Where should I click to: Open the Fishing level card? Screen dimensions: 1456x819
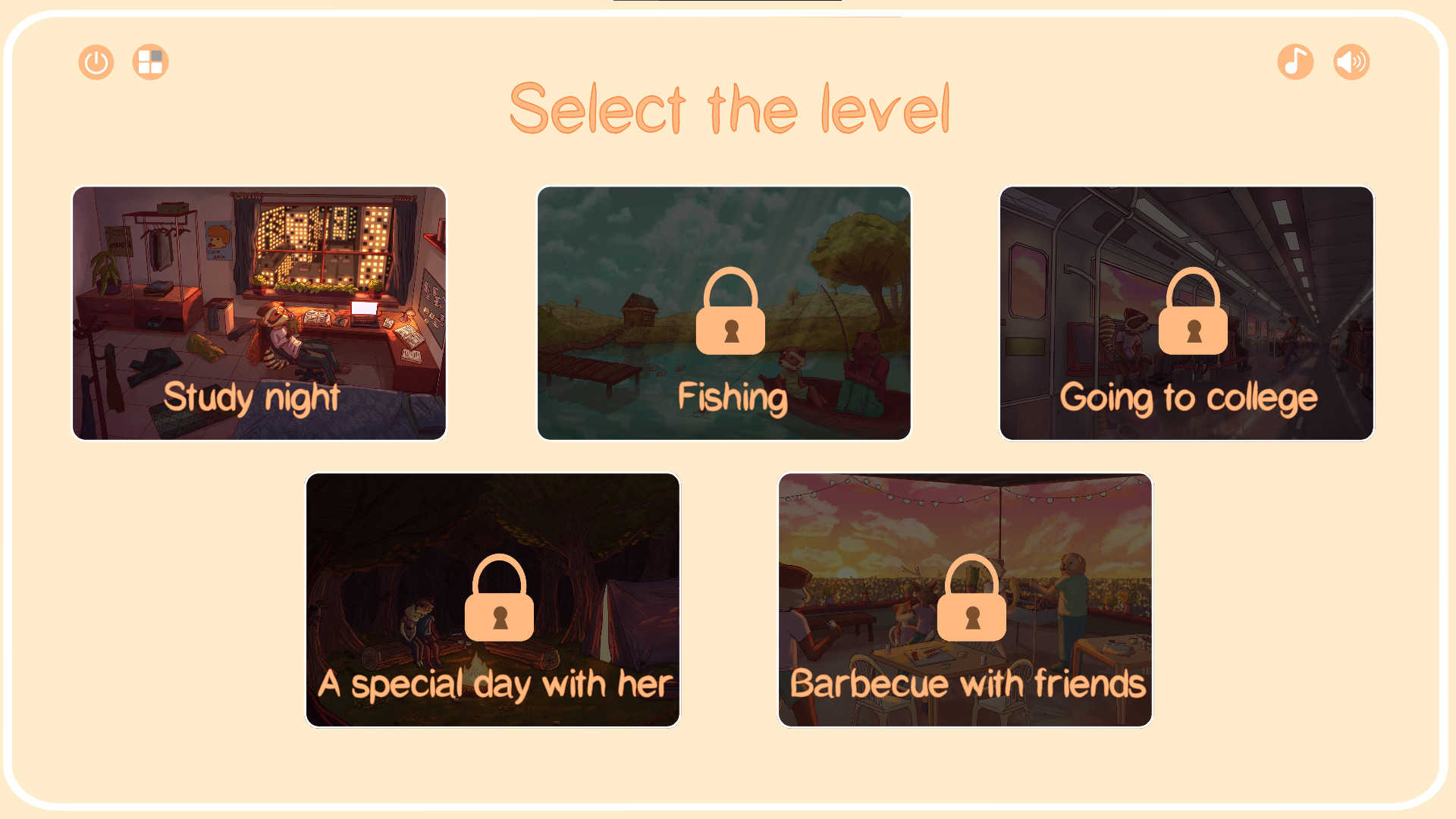click(x=723, y=313)
